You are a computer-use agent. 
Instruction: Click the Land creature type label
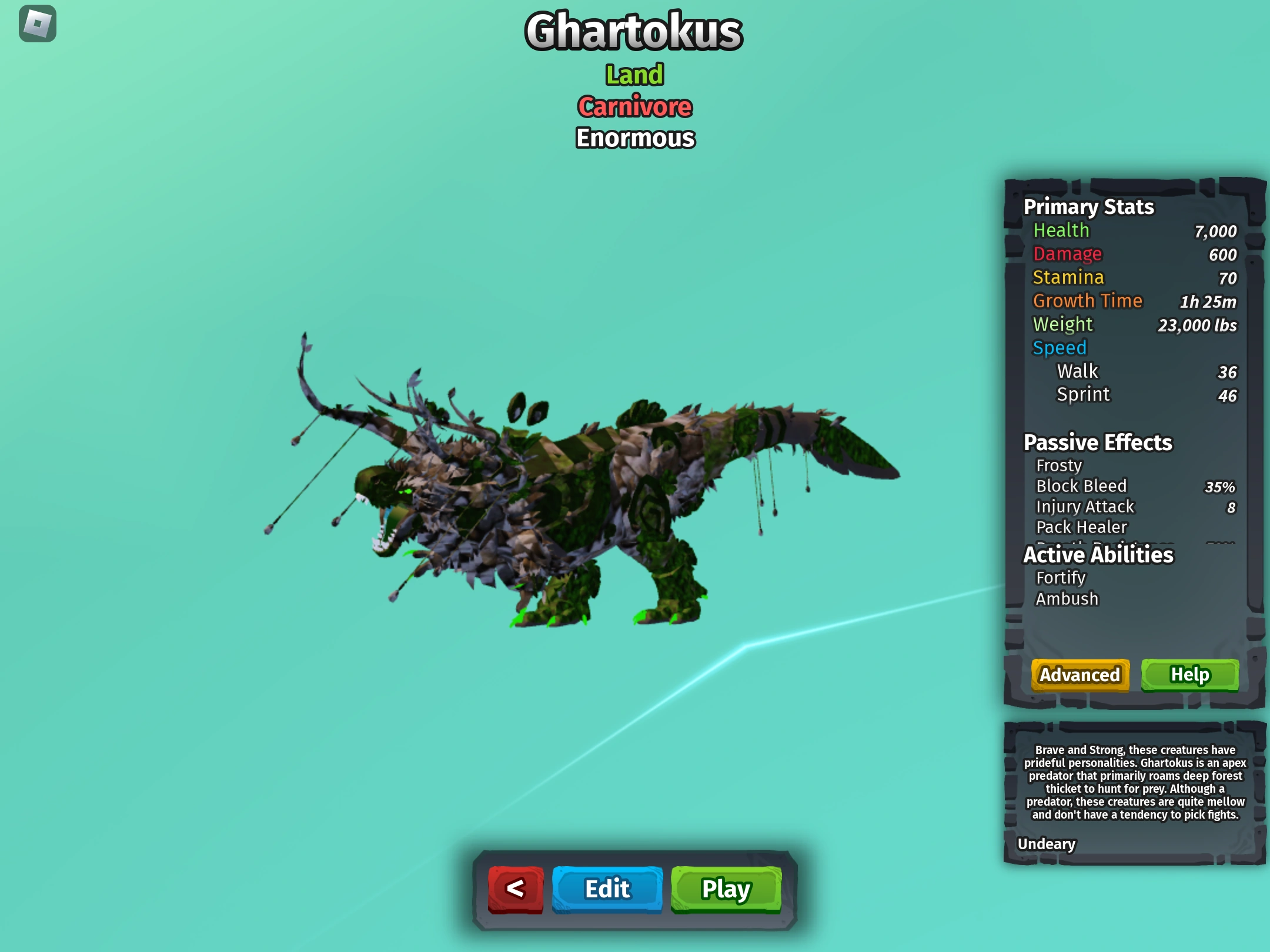[634, 74]
